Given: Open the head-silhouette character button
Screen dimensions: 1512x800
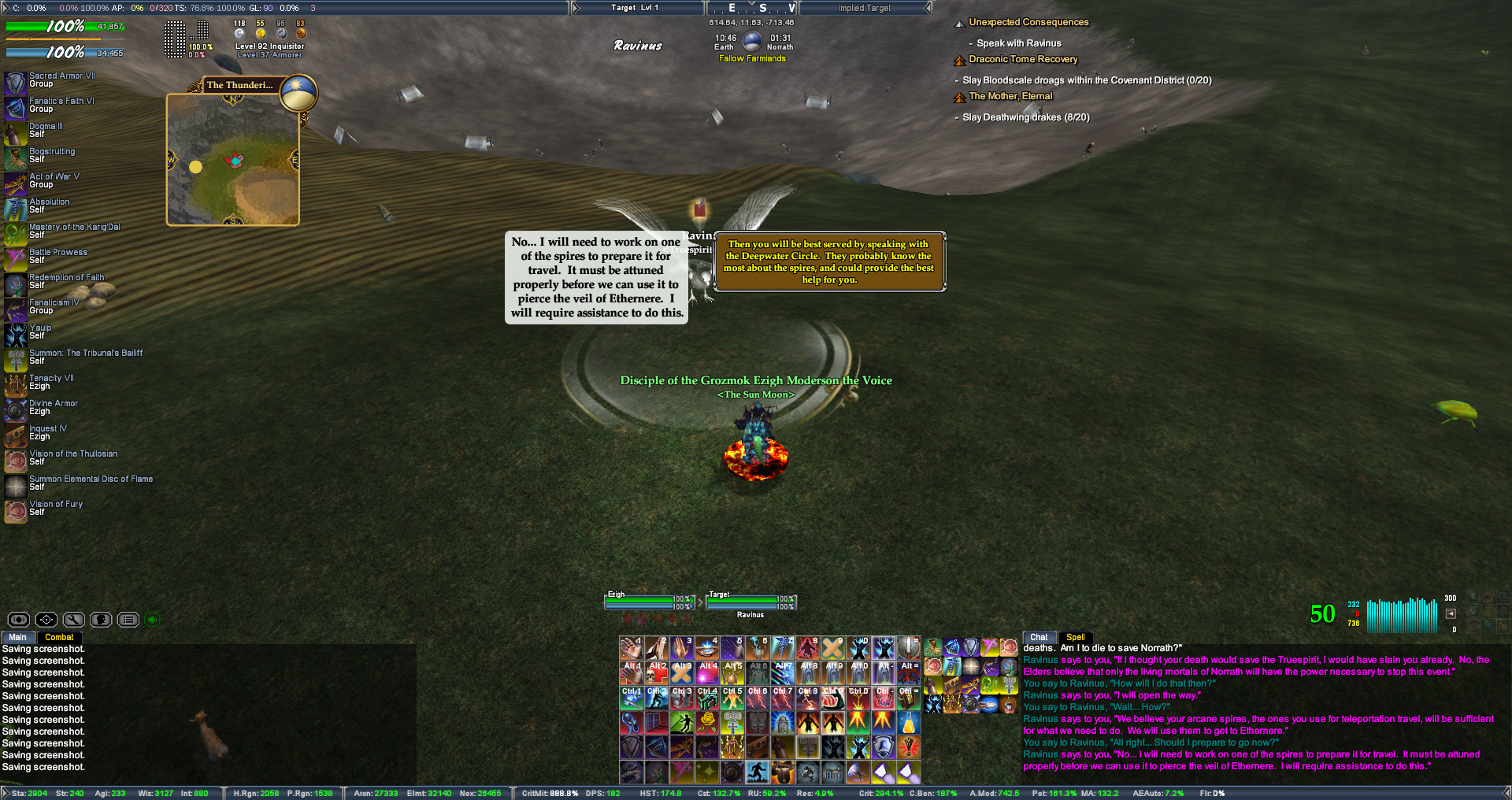Looking at the screenshot, I should point(101,620).
